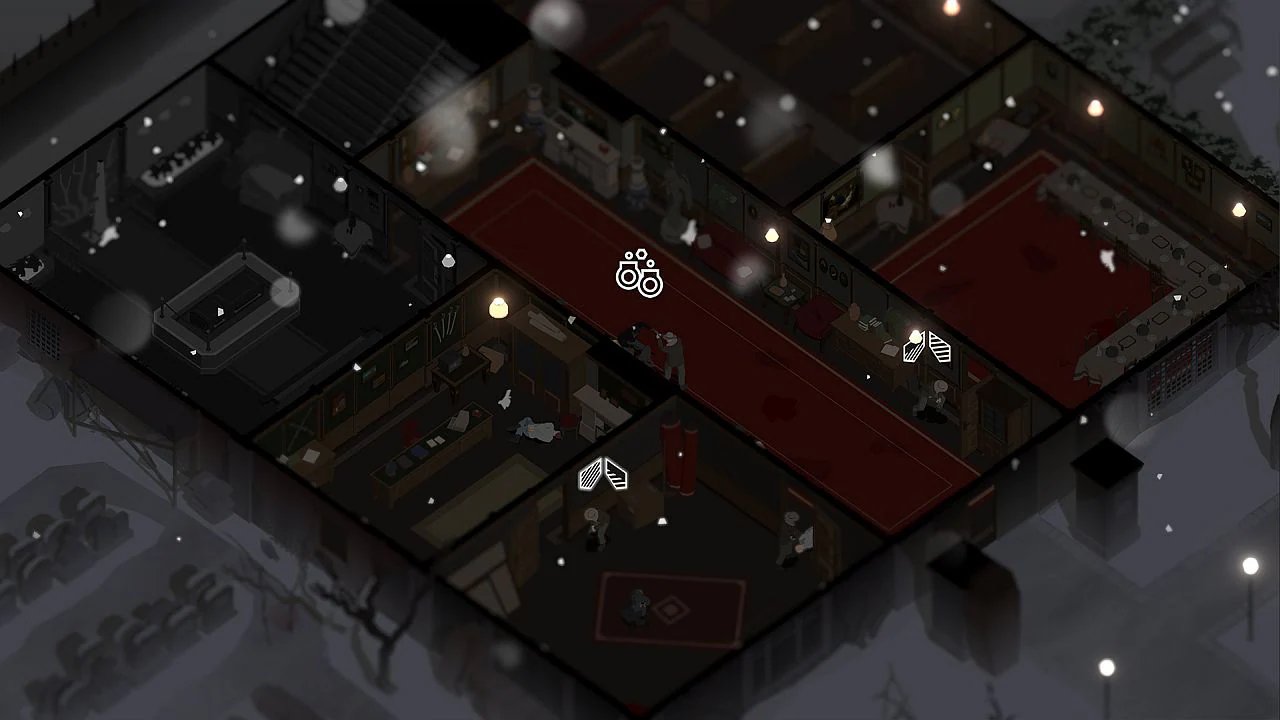The width and height of the screenshot is (1280, 720).
Task: Toggle the street lamp at the bottom-right edge
Action: click(x=1249, y=564)
